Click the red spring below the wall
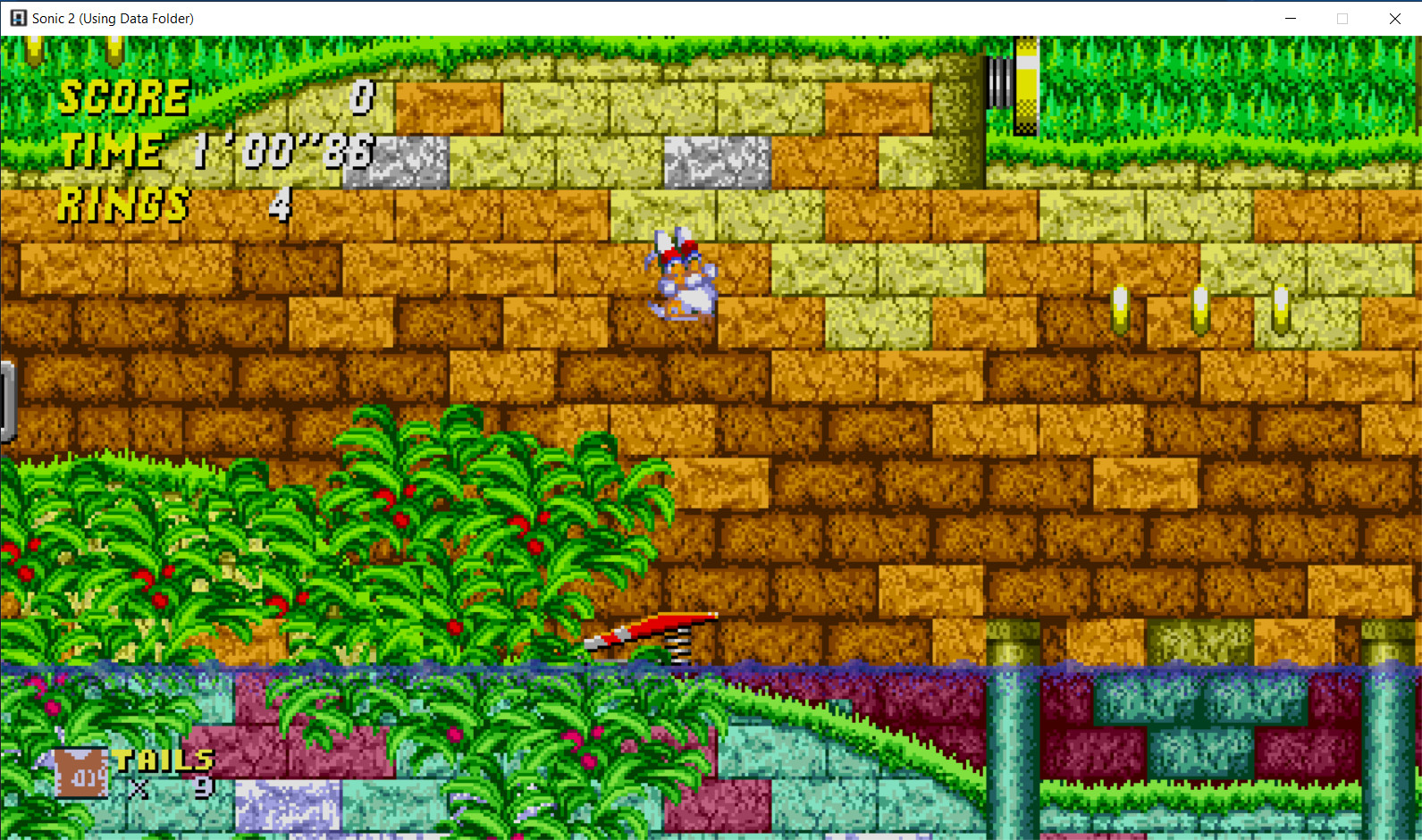Image resolution: width=1422 pixels, height=840 pixels. pyautogui.click(x=661, y=626)
